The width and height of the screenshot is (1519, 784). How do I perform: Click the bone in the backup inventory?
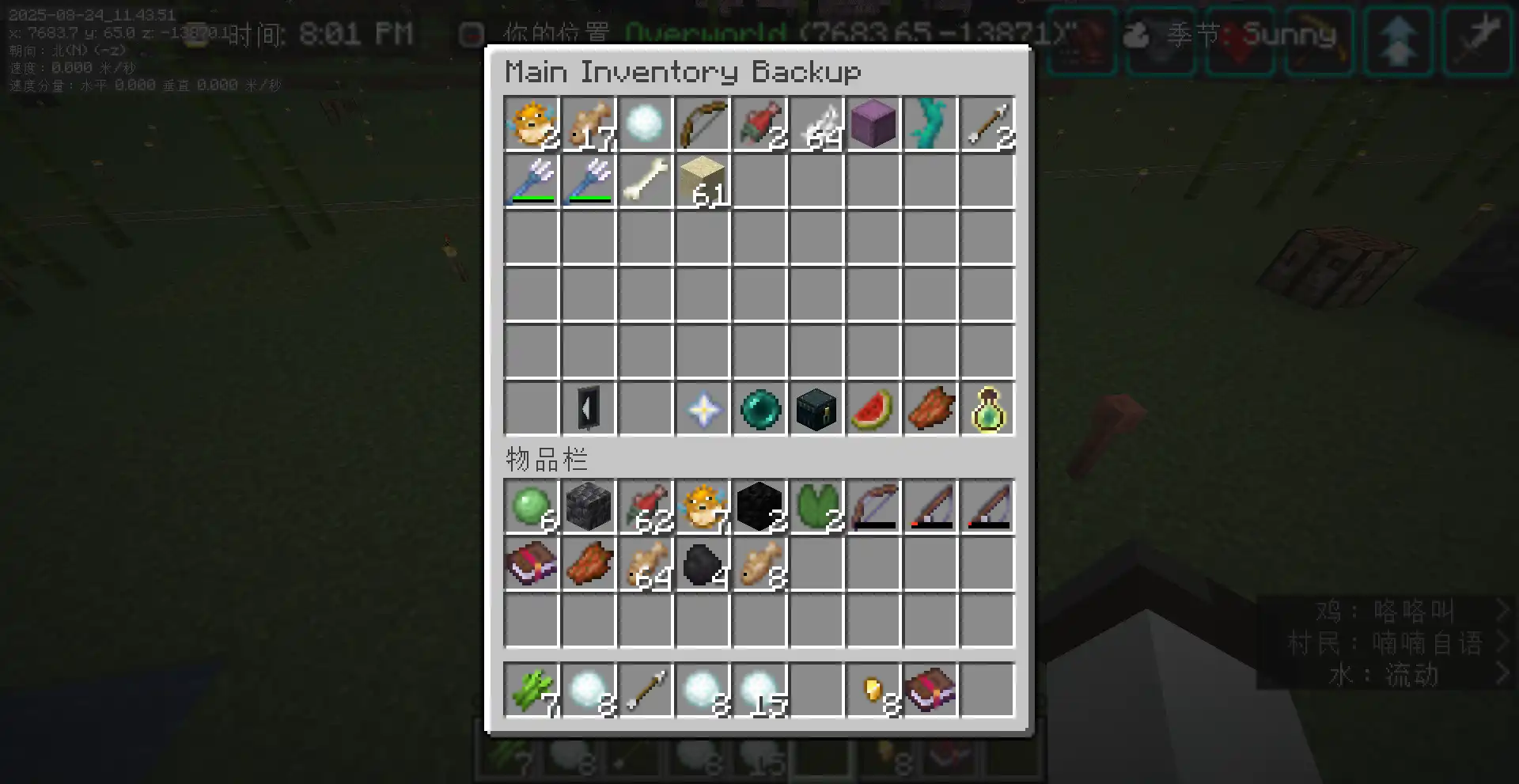pos(646,181)
